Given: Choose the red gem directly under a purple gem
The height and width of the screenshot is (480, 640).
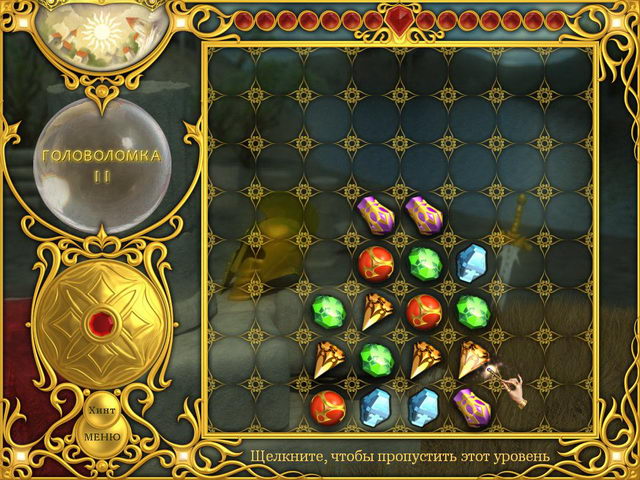Looking at the screenshot, I should tap(373, 262).
